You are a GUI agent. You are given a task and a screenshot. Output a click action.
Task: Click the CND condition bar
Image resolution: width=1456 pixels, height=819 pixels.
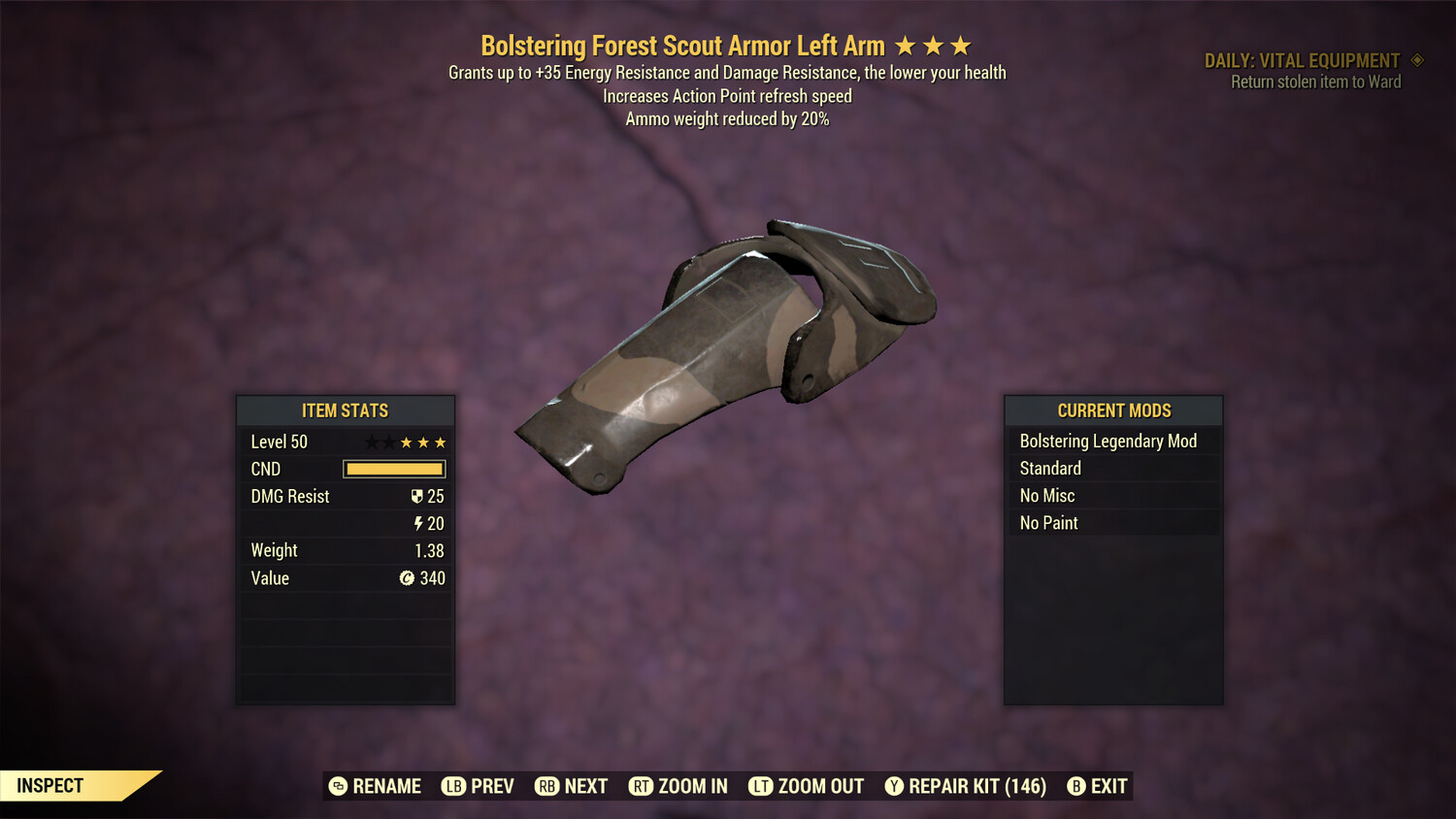coord(393,469)
